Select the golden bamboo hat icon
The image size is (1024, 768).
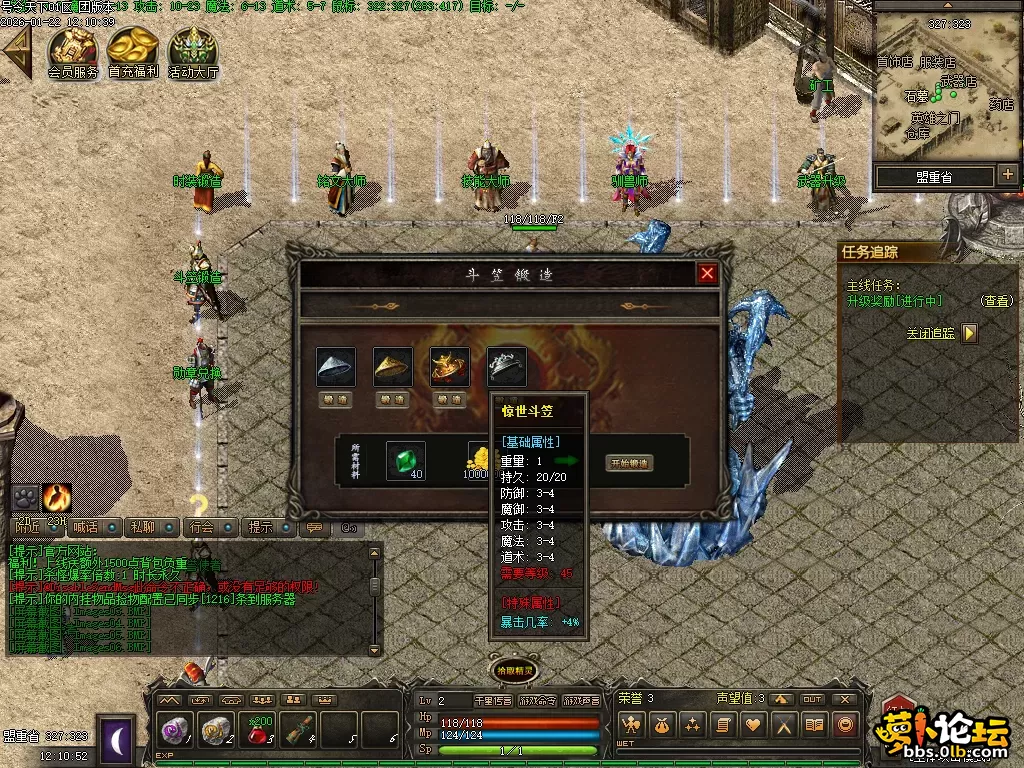pos(393,367)
